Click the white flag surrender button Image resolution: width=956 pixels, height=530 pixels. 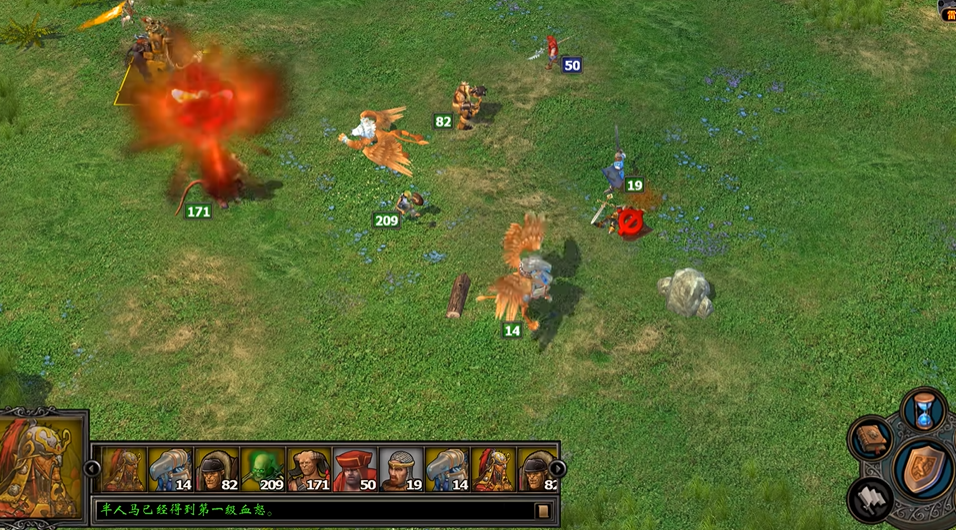point(871,500)
